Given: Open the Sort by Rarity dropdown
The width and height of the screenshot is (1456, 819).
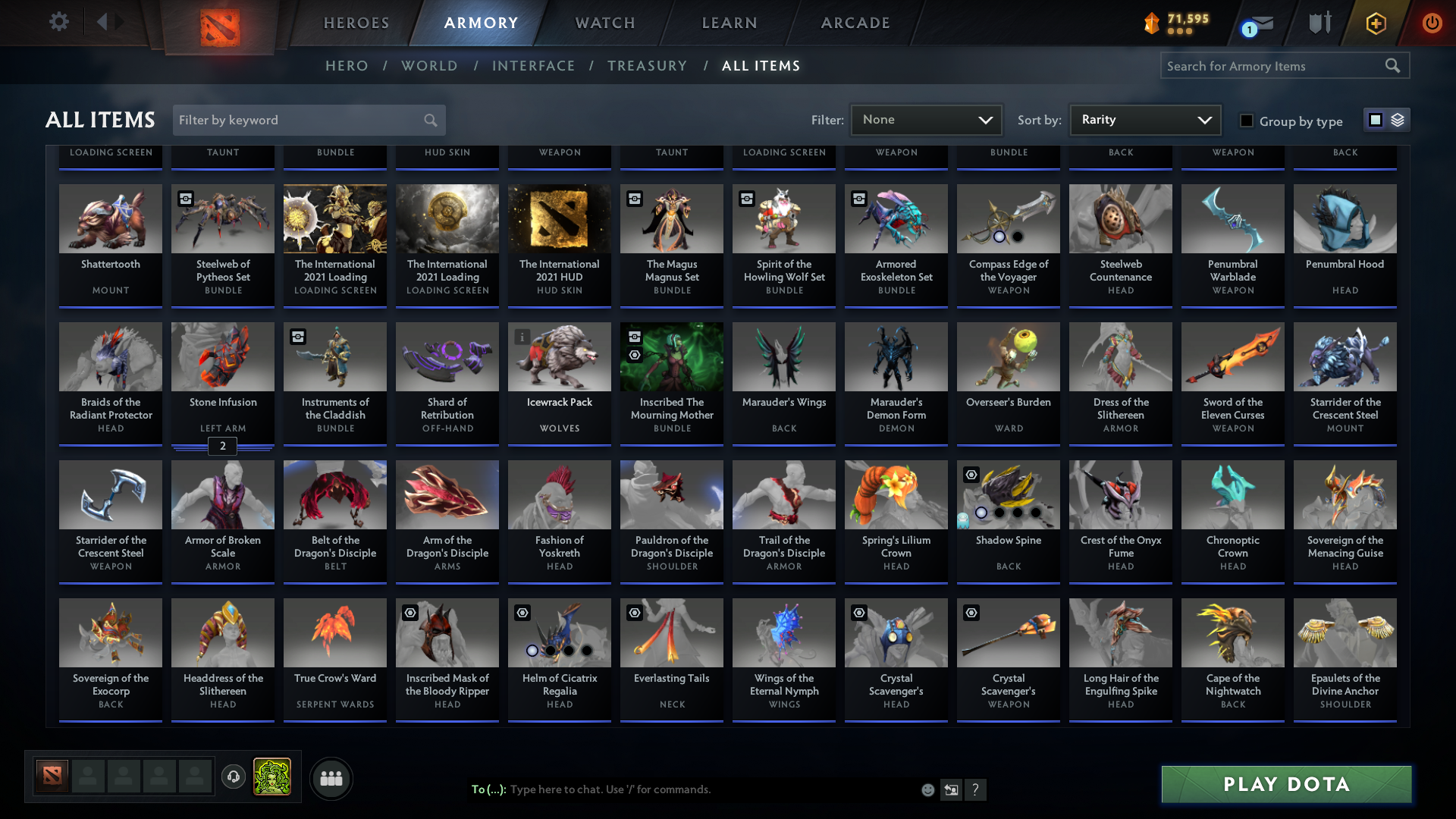Looking at the screenshot, I should [x=1144, y=120].
